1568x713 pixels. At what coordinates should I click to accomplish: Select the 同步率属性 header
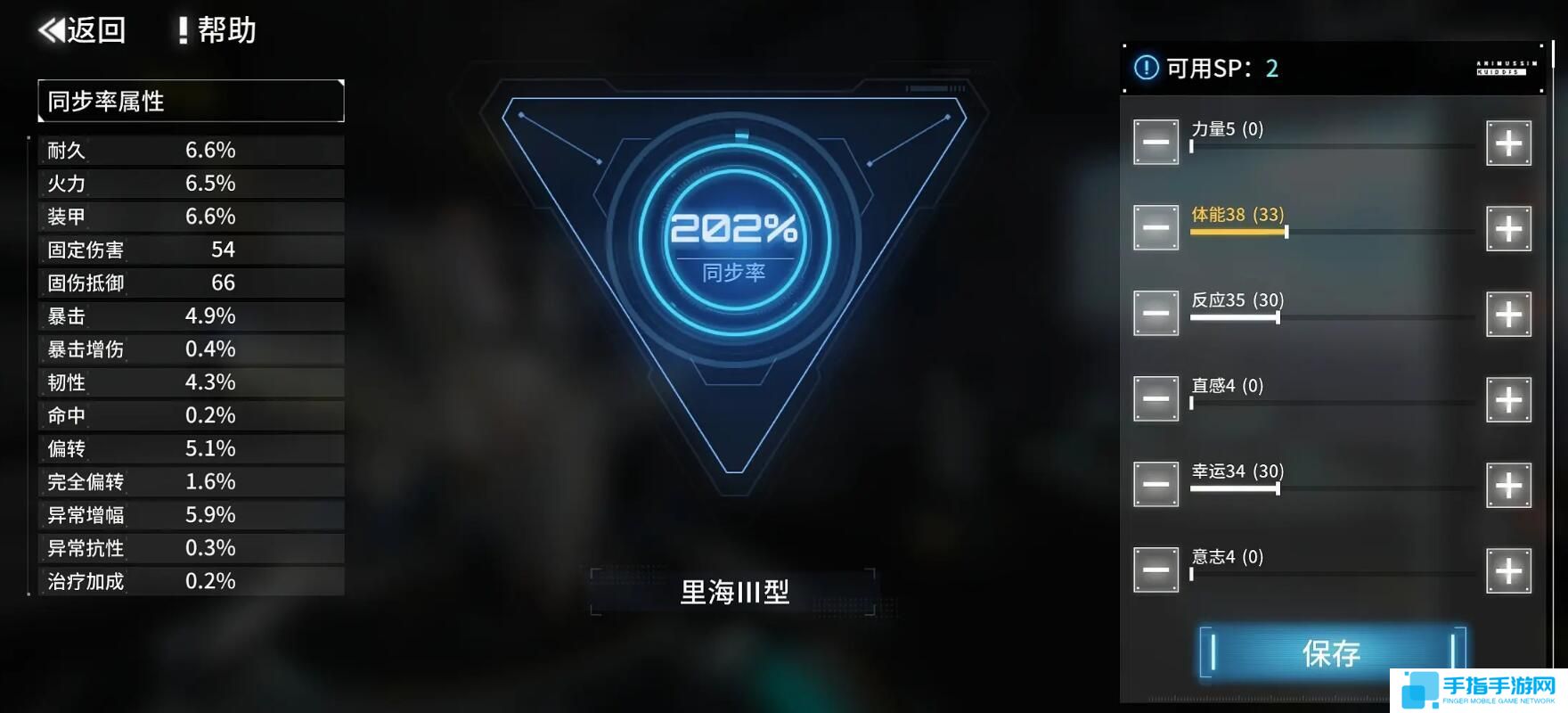point(191,101)
